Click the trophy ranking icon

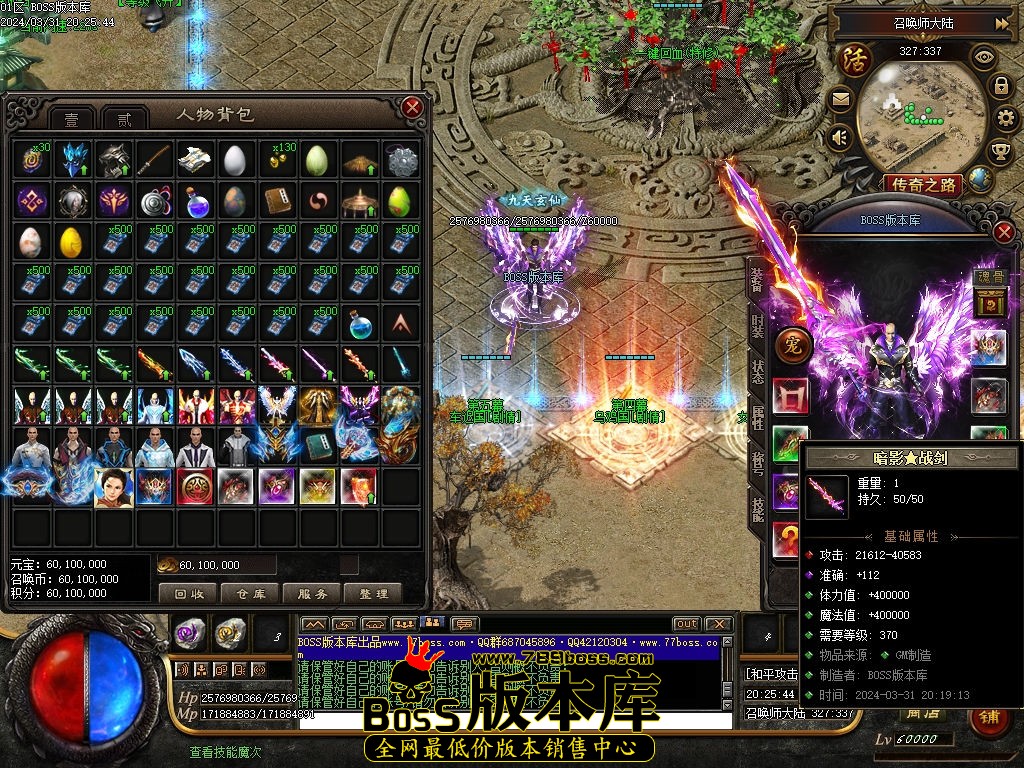coord(999,151)
